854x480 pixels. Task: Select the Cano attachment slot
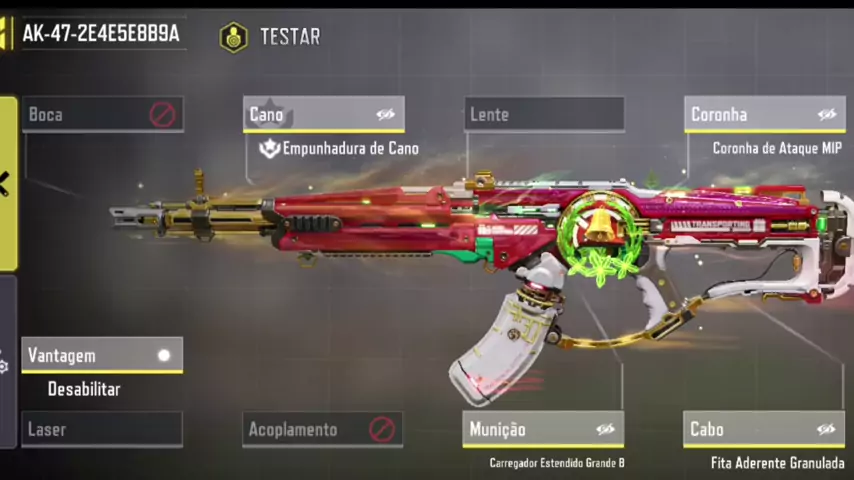pos(310,114)
